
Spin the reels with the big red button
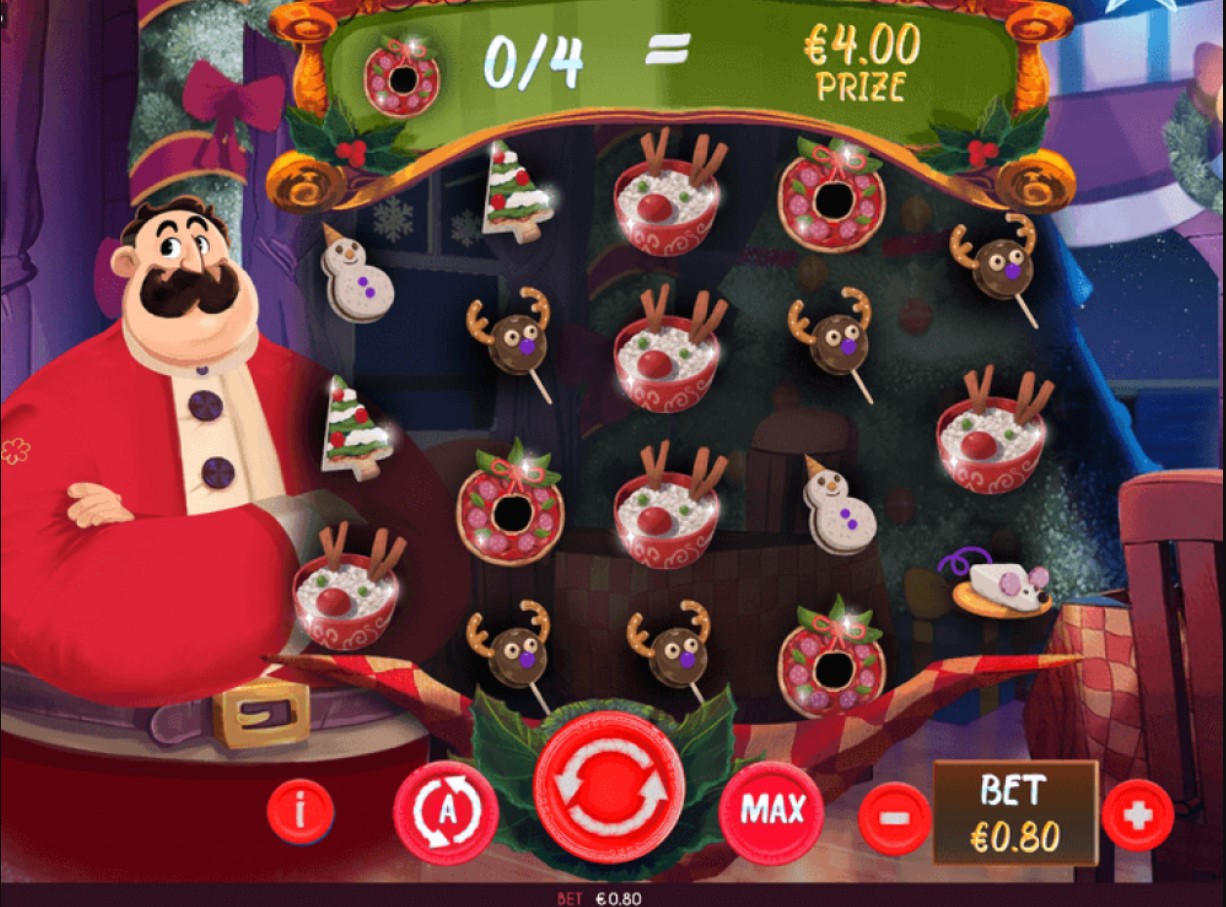(x=609, y=787)
